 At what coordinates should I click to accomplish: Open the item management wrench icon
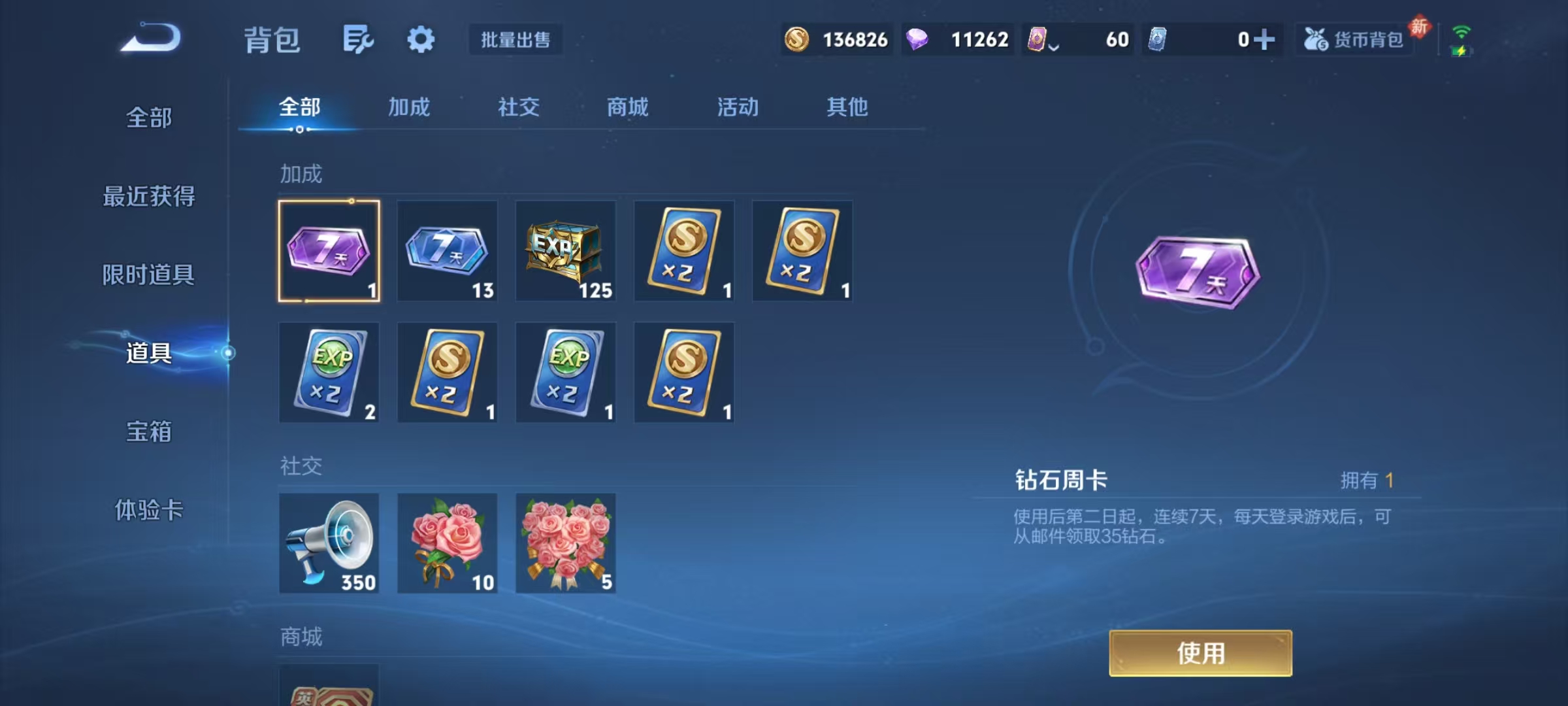(357, 39)
